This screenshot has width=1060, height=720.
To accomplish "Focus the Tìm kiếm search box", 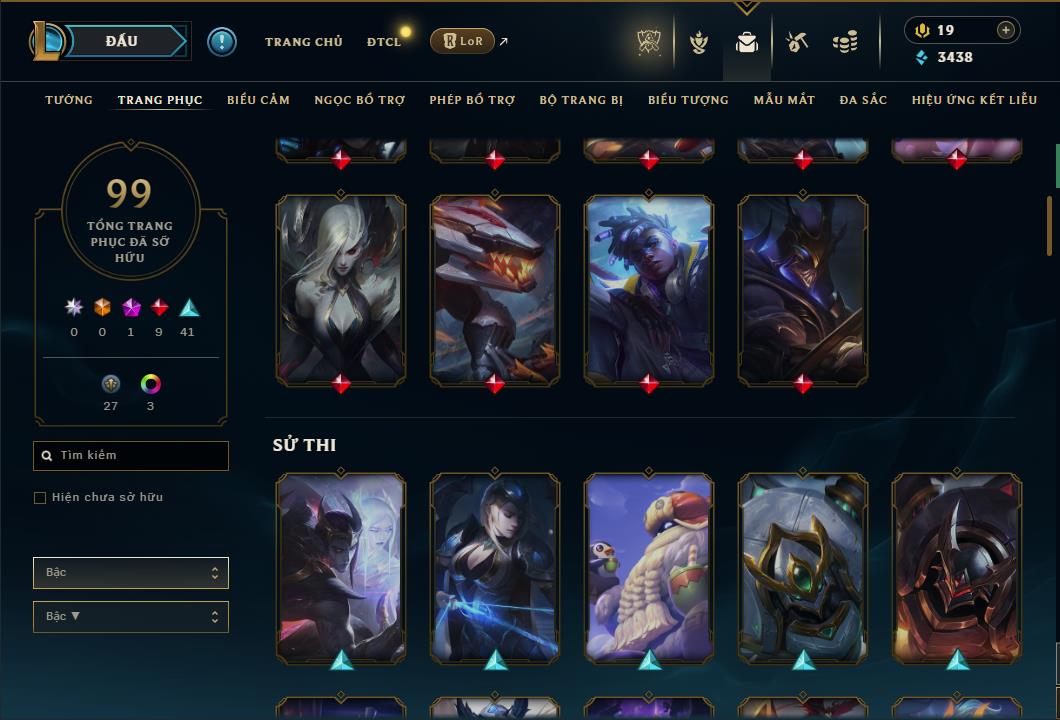I will pos(131,456).
